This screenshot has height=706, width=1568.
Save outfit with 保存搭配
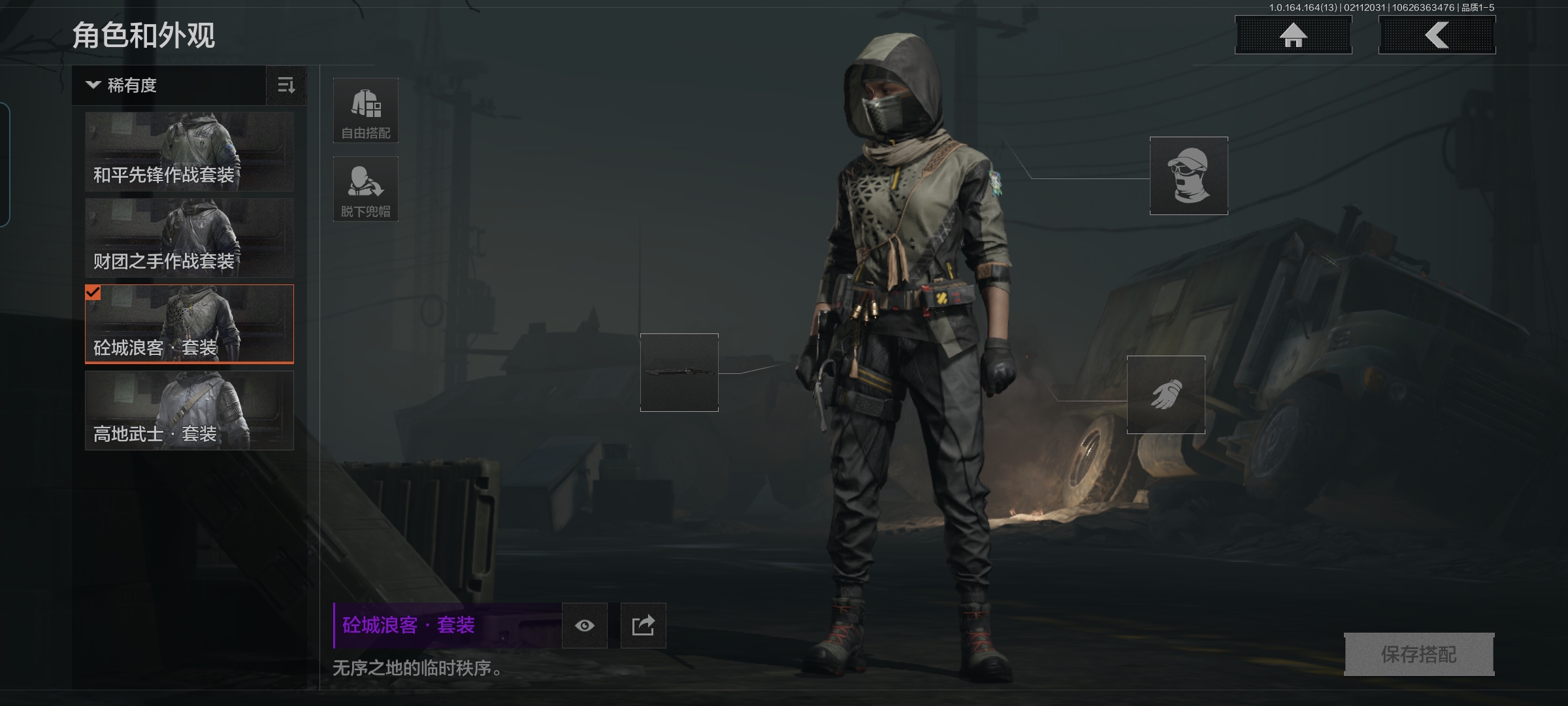[x=1418, y=654]
